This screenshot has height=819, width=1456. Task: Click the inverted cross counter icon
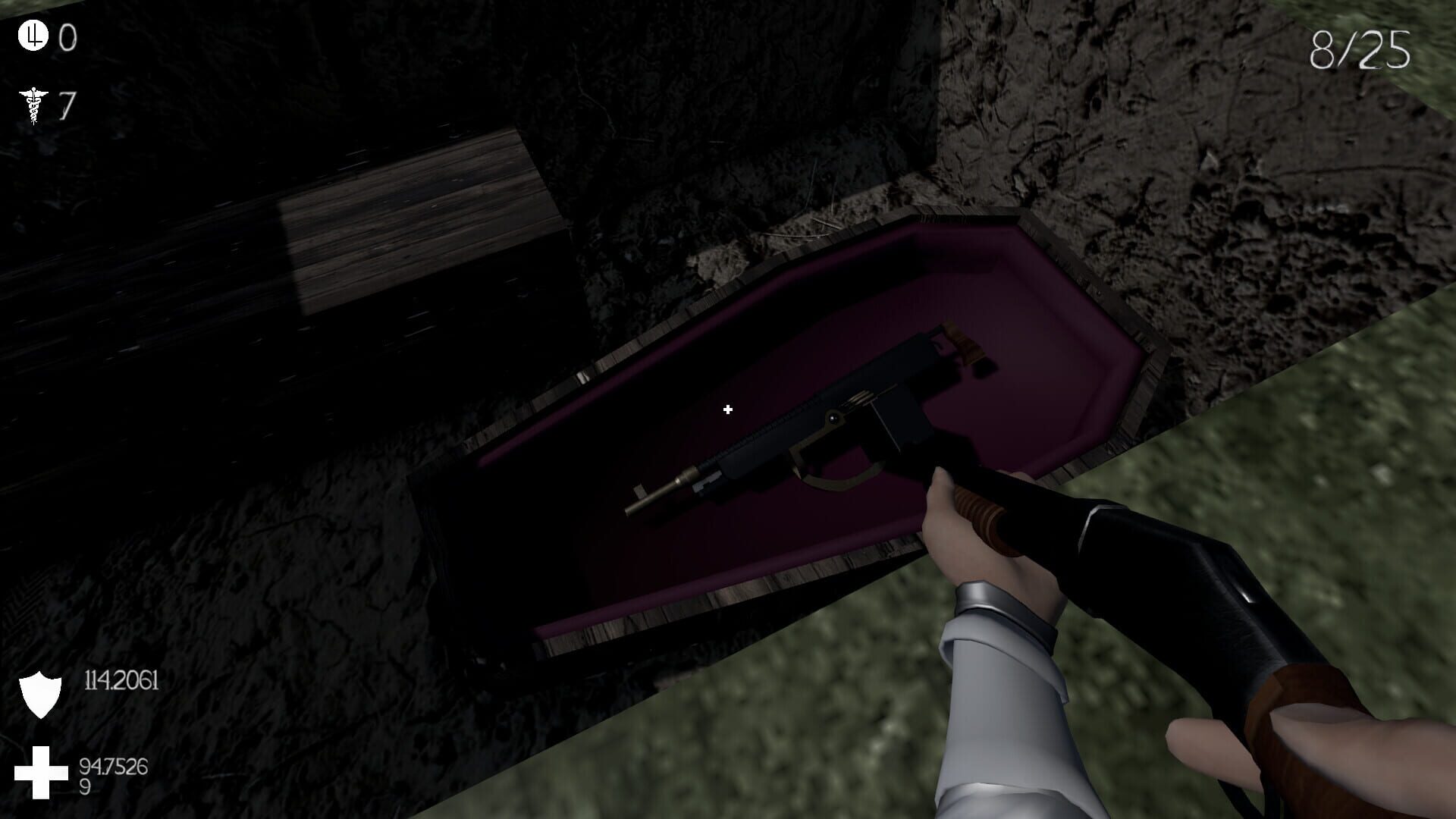click(x=32, y=36)
